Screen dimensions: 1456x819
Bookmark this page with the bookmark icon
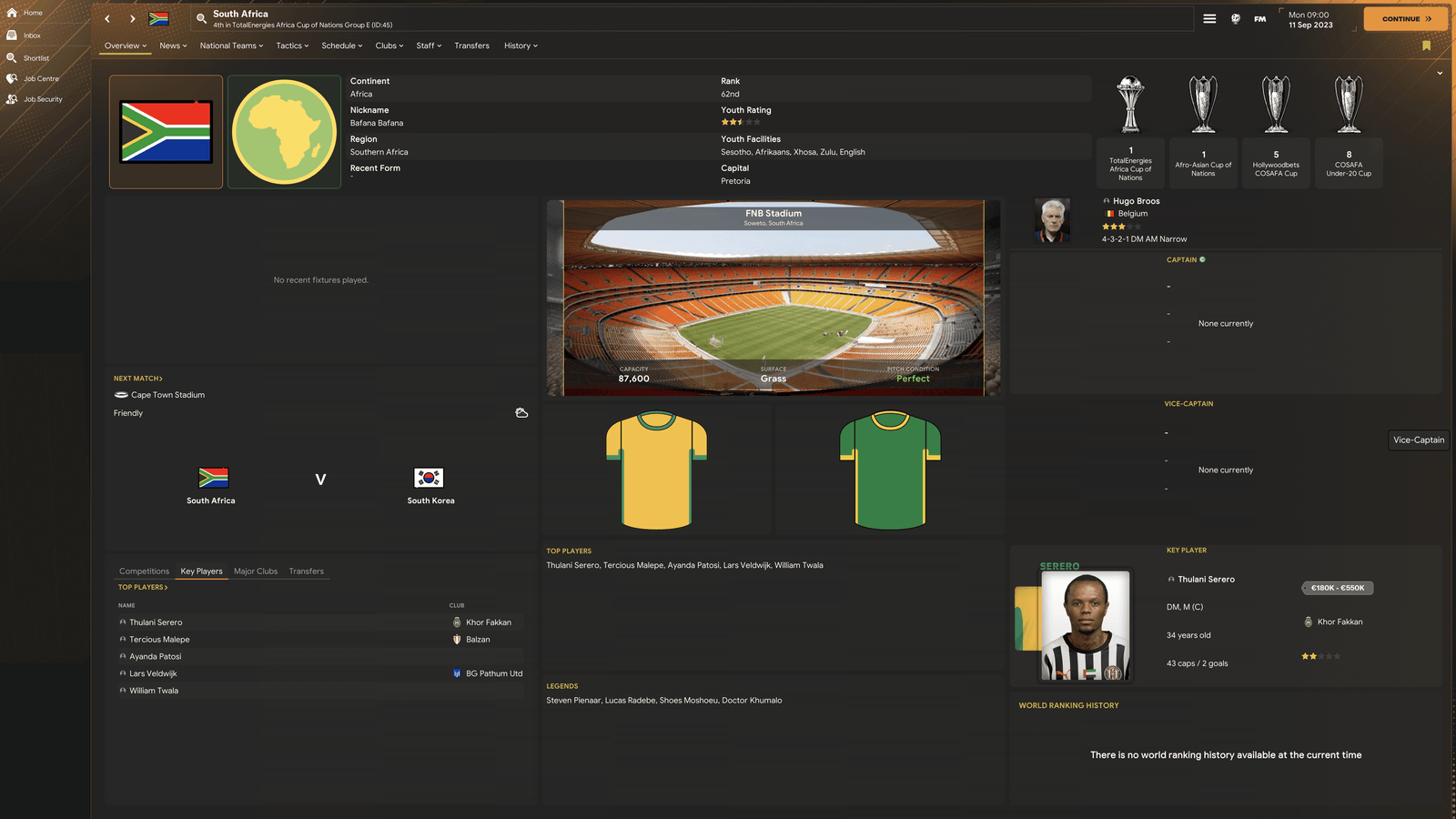click(1426, 45)
